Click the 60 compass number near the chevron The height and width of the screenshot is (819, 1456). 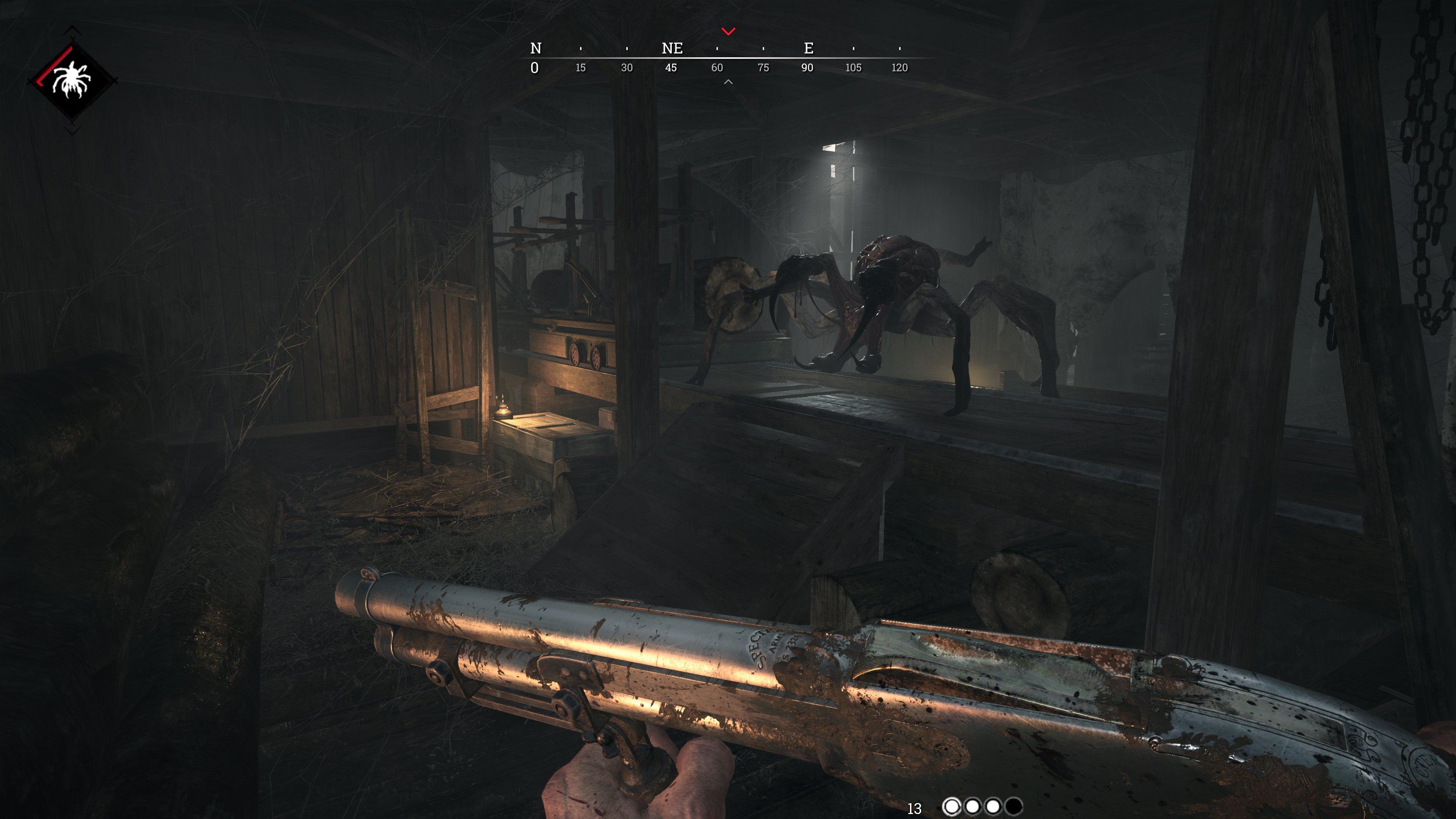pyautogui.click(x=718, y=67)
